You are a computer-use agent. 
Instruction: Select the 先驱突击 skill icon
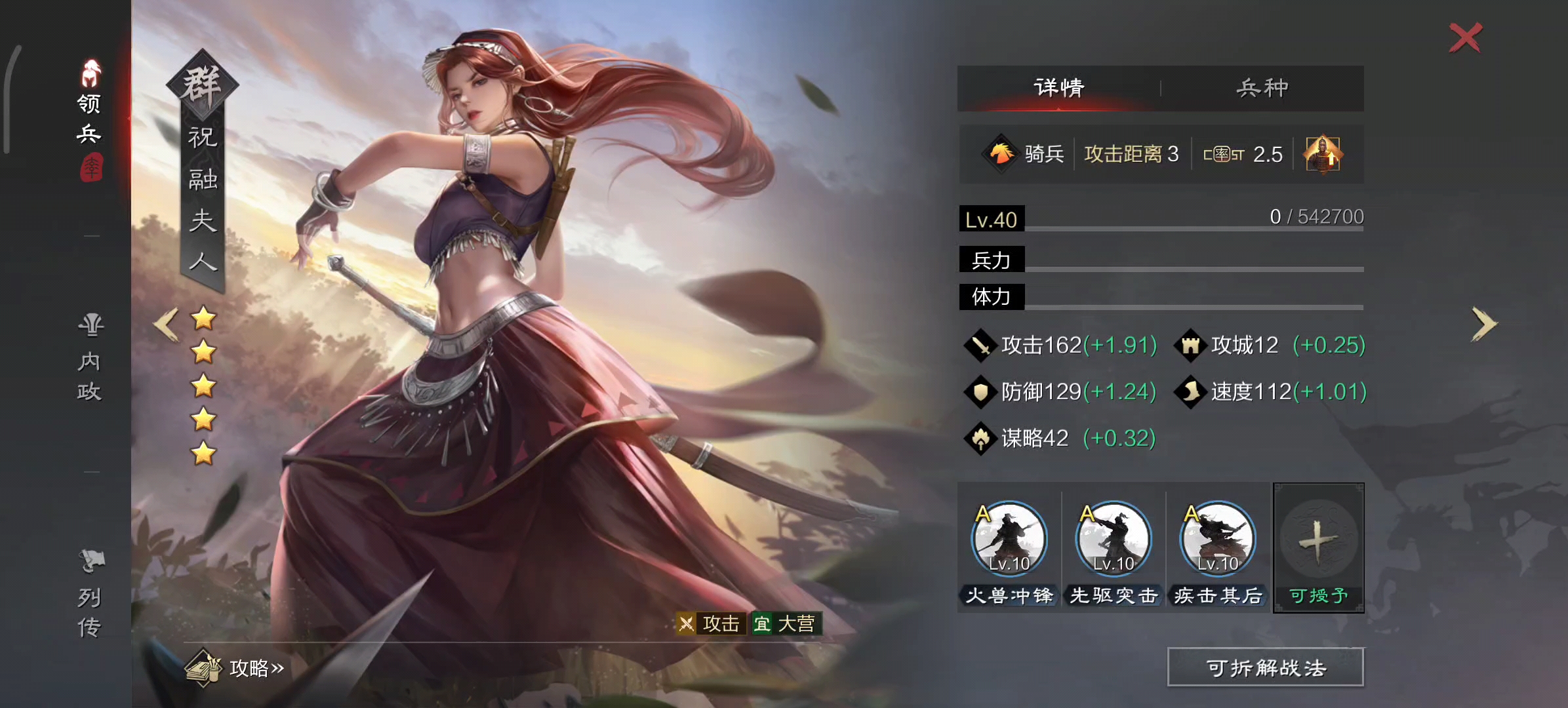point(1112,539)
